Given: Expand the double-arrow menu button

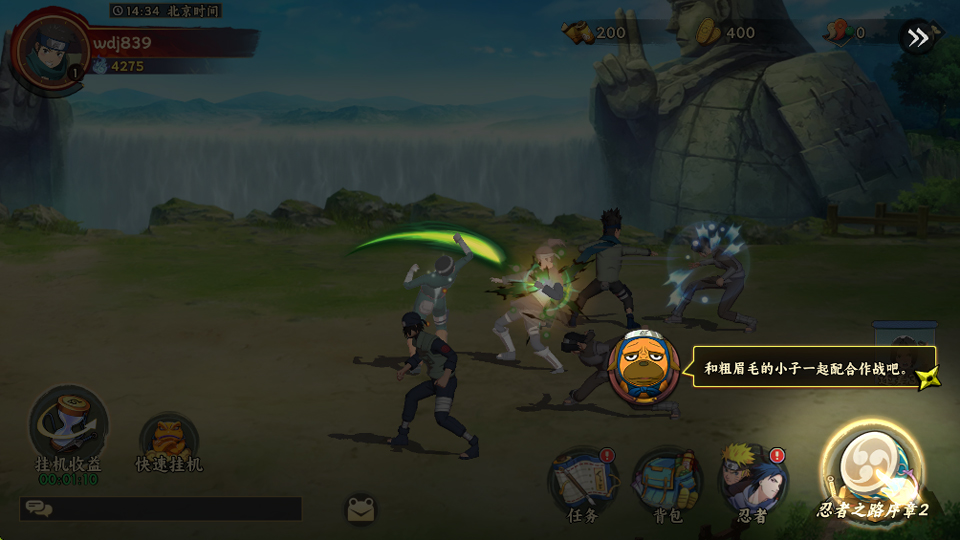Looking at the screenshot, I should coord(917,38).
